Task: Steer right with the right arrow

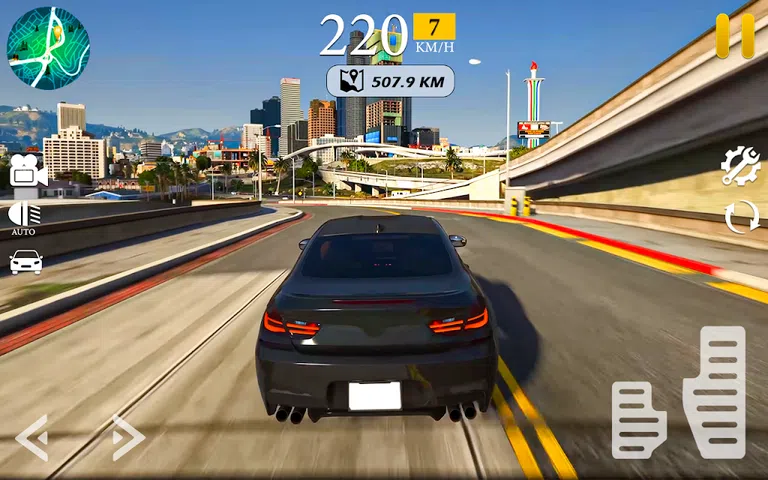Action: coord(127,438)
